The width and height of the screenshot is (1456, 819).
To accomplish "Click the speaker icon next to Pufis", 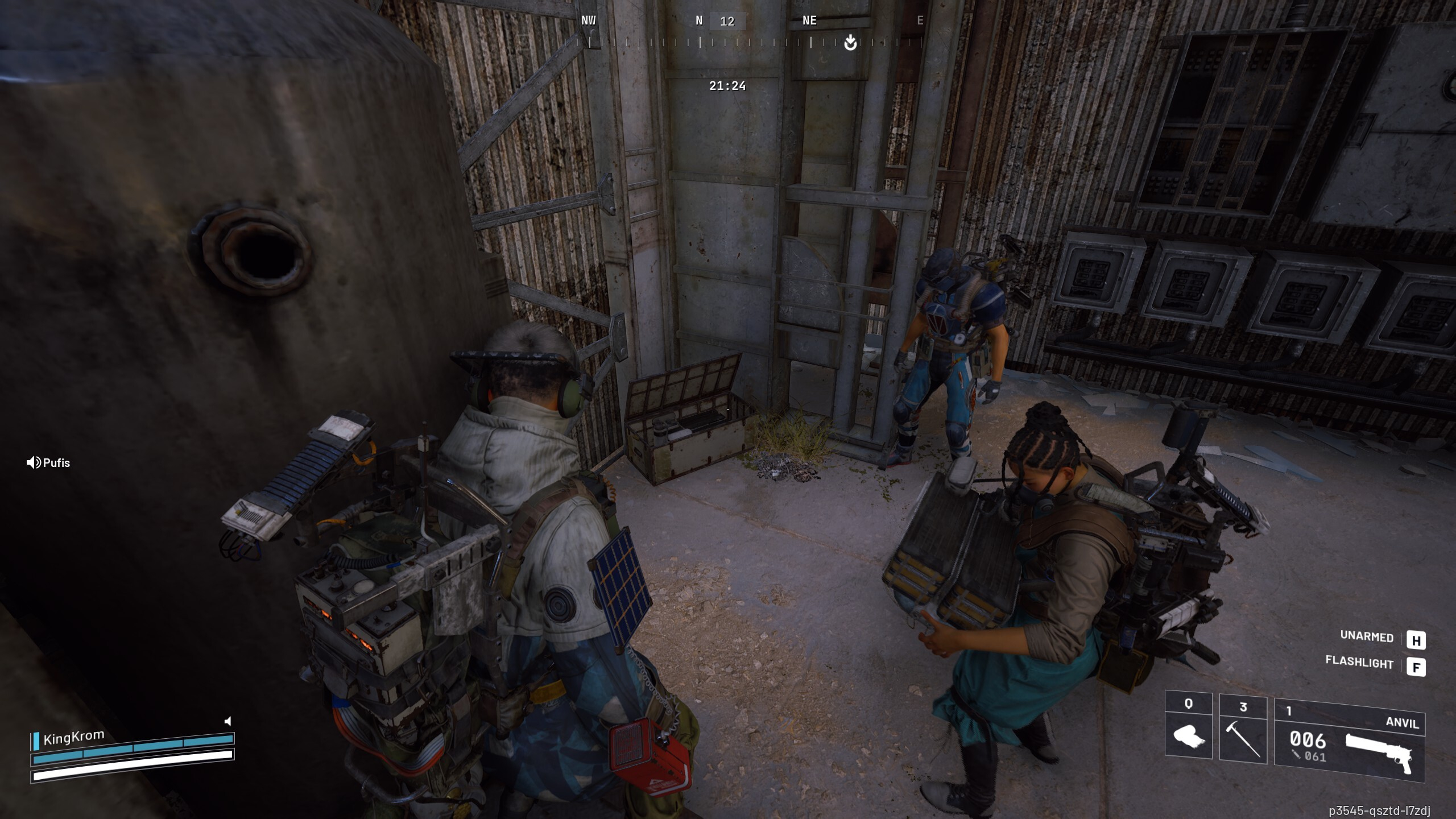I will pos(32,462).
